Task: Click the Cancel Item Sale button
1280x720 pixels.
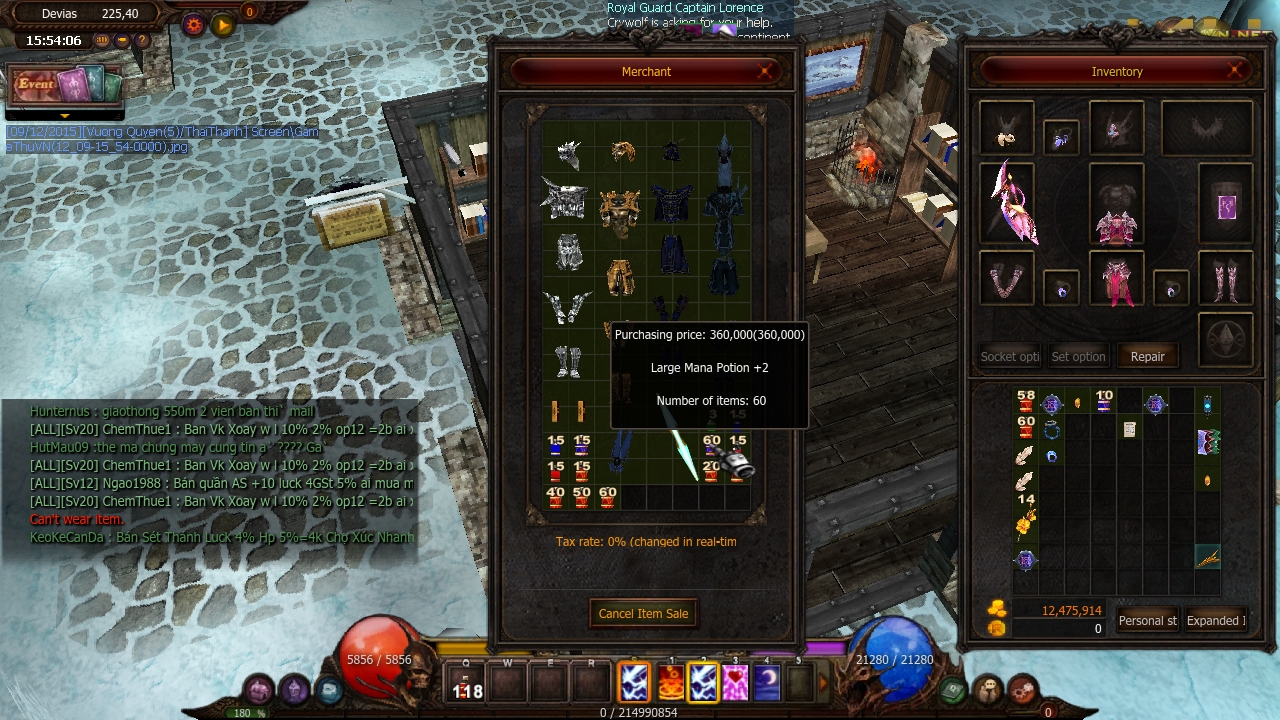Action: [x=643, y=613]
